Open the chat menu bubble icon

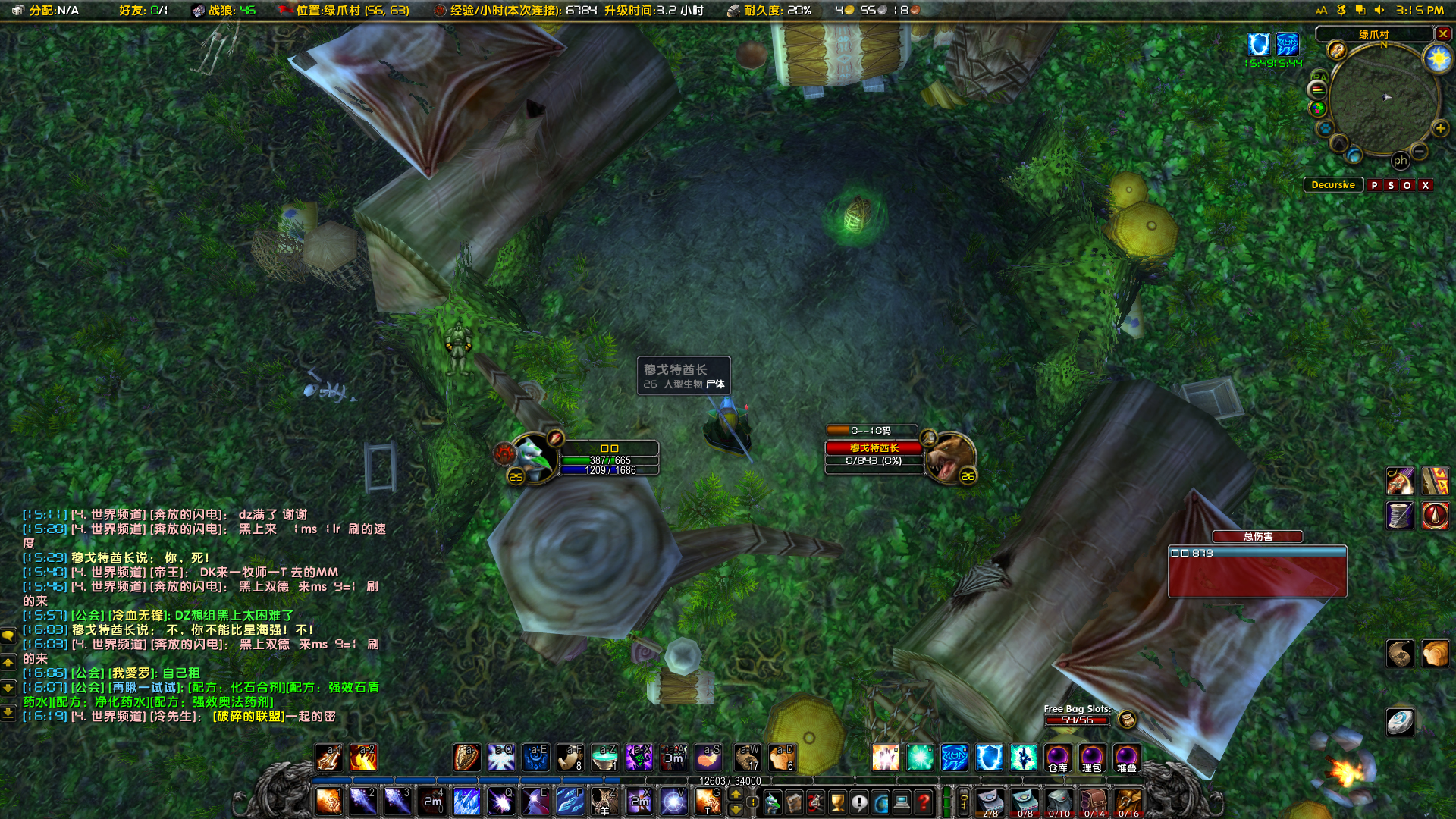8,635
